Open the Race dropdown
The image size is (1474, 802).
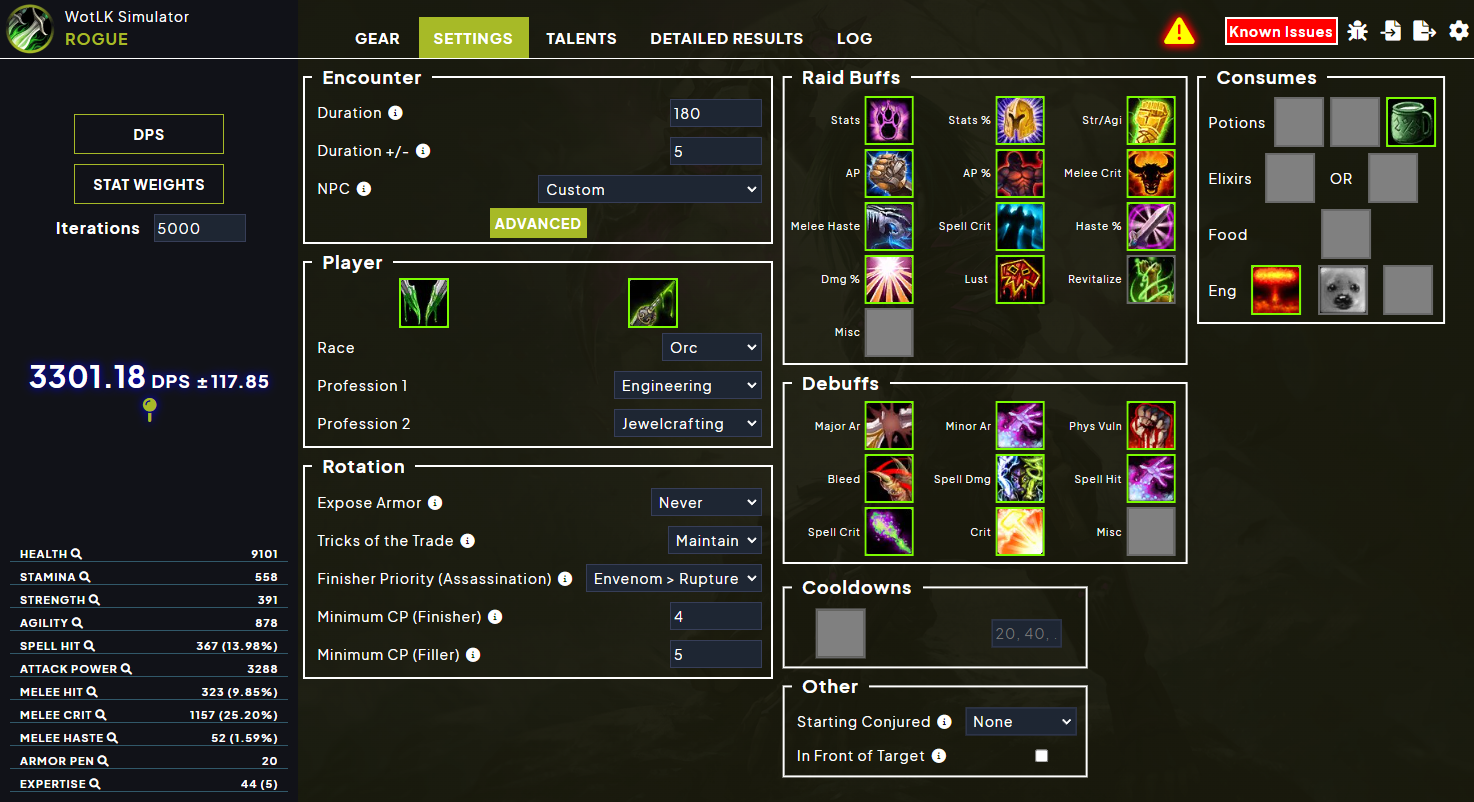[x=711, y=347]
